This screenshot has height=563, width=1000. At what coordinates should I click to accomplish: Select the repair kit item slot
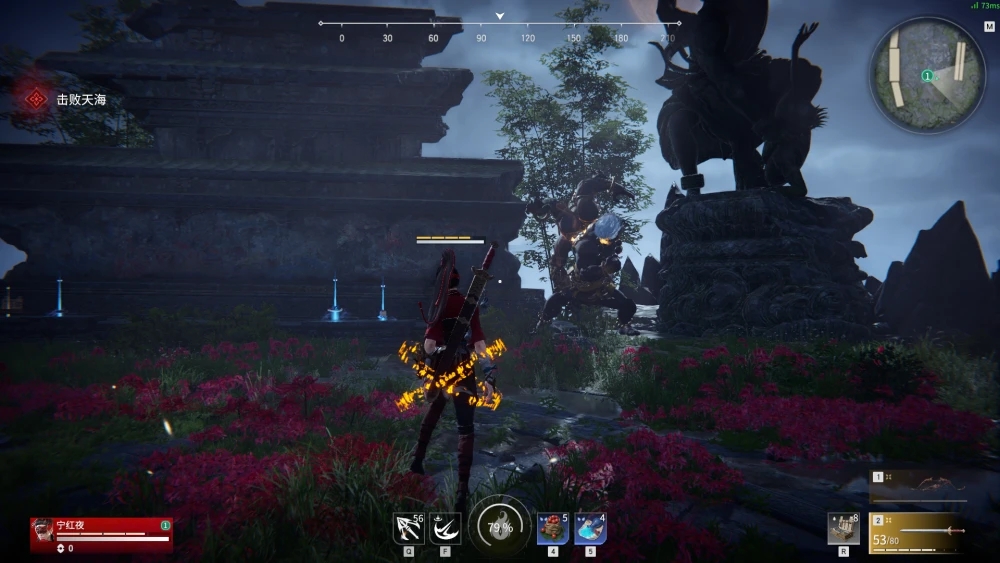(843, 528)
